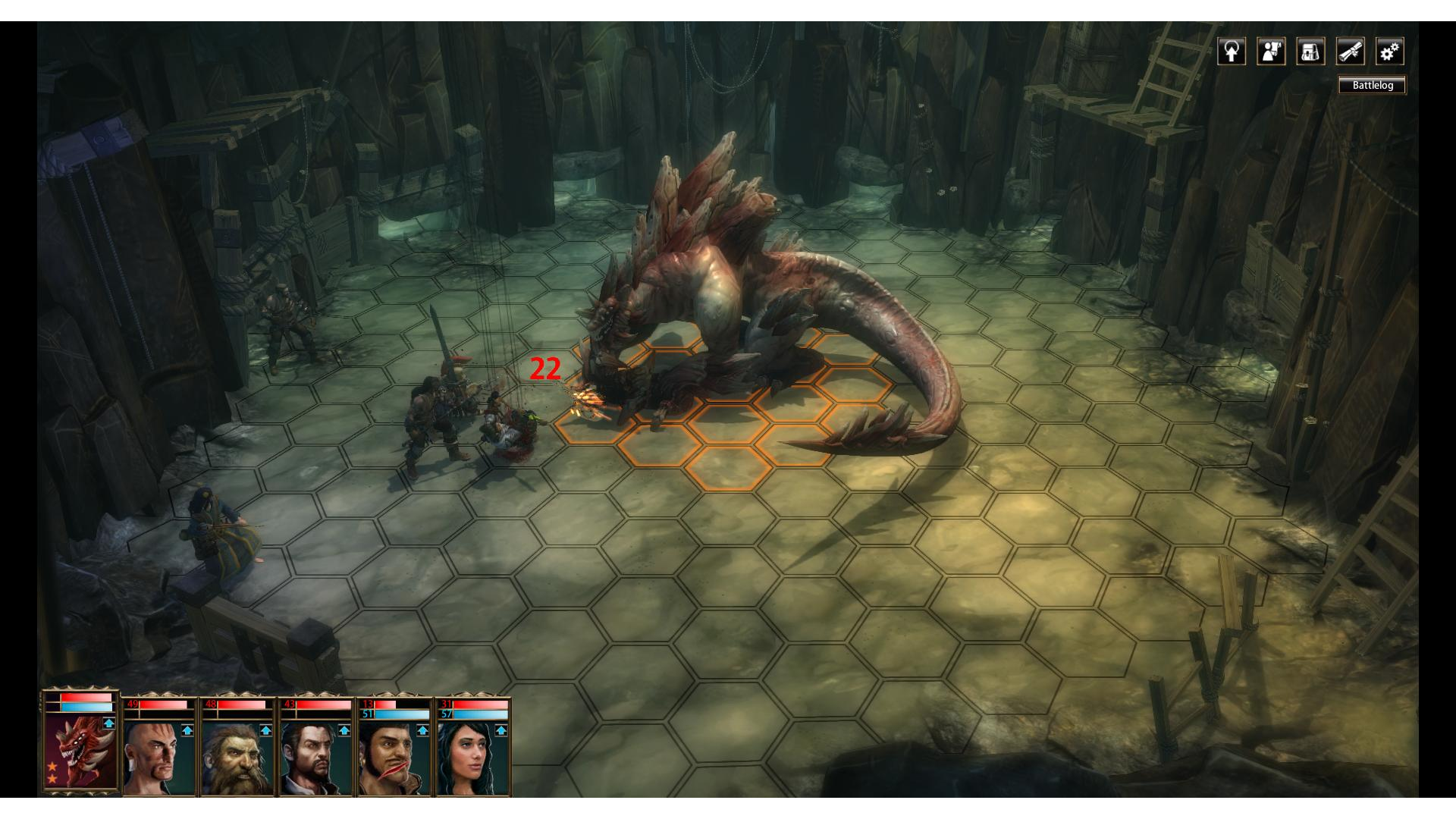Select the bearded dwarf portrait
The width and height of the screenshot is (1456, 819).
tap(234, 758)
